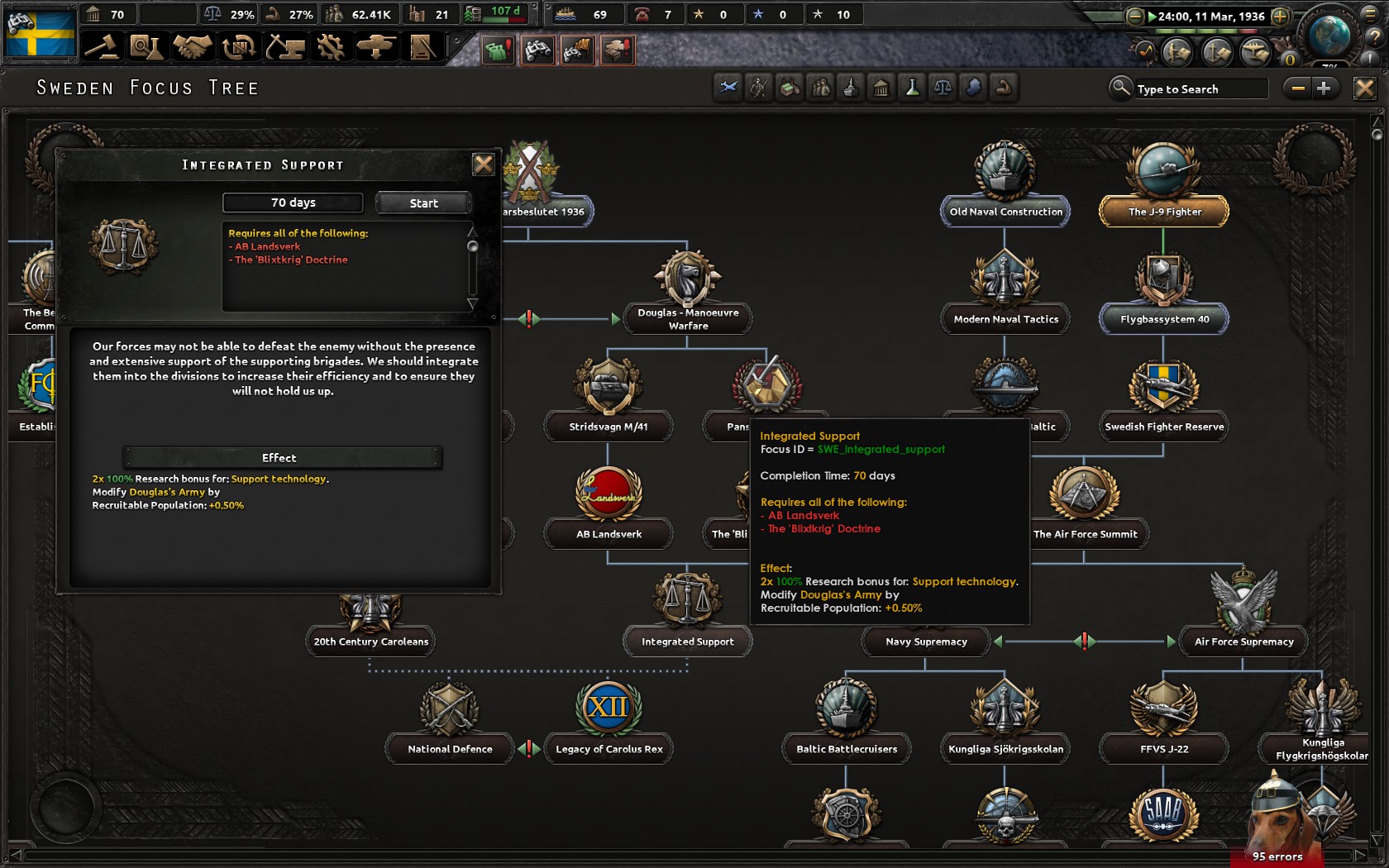The image size is (1389, 868).
Task: Toggle the naval ship focus filter
Action: point(850,88)
